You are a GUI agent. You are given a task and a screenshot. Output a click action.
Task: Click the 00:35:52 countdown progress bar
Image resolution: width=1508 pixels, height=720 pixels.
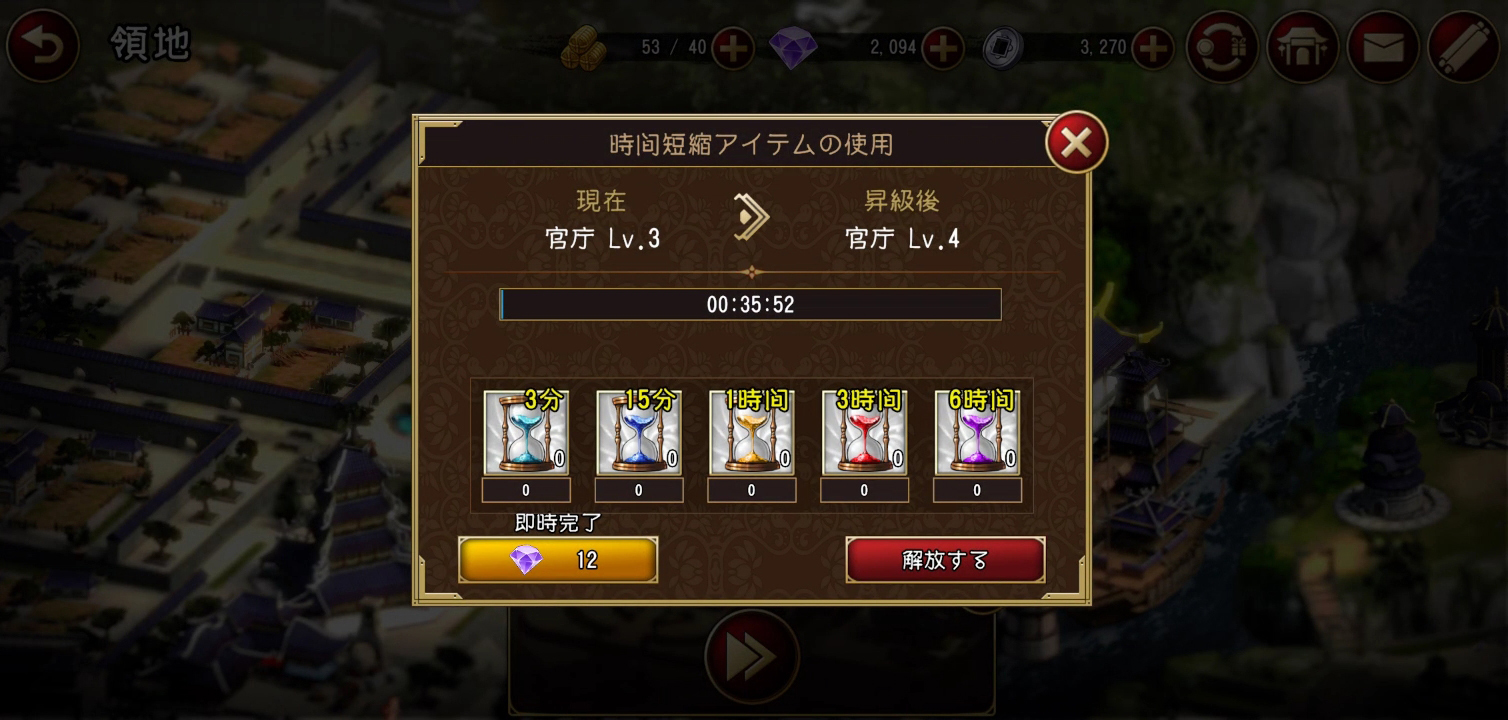pyautogui.click(x=751, y=304)
